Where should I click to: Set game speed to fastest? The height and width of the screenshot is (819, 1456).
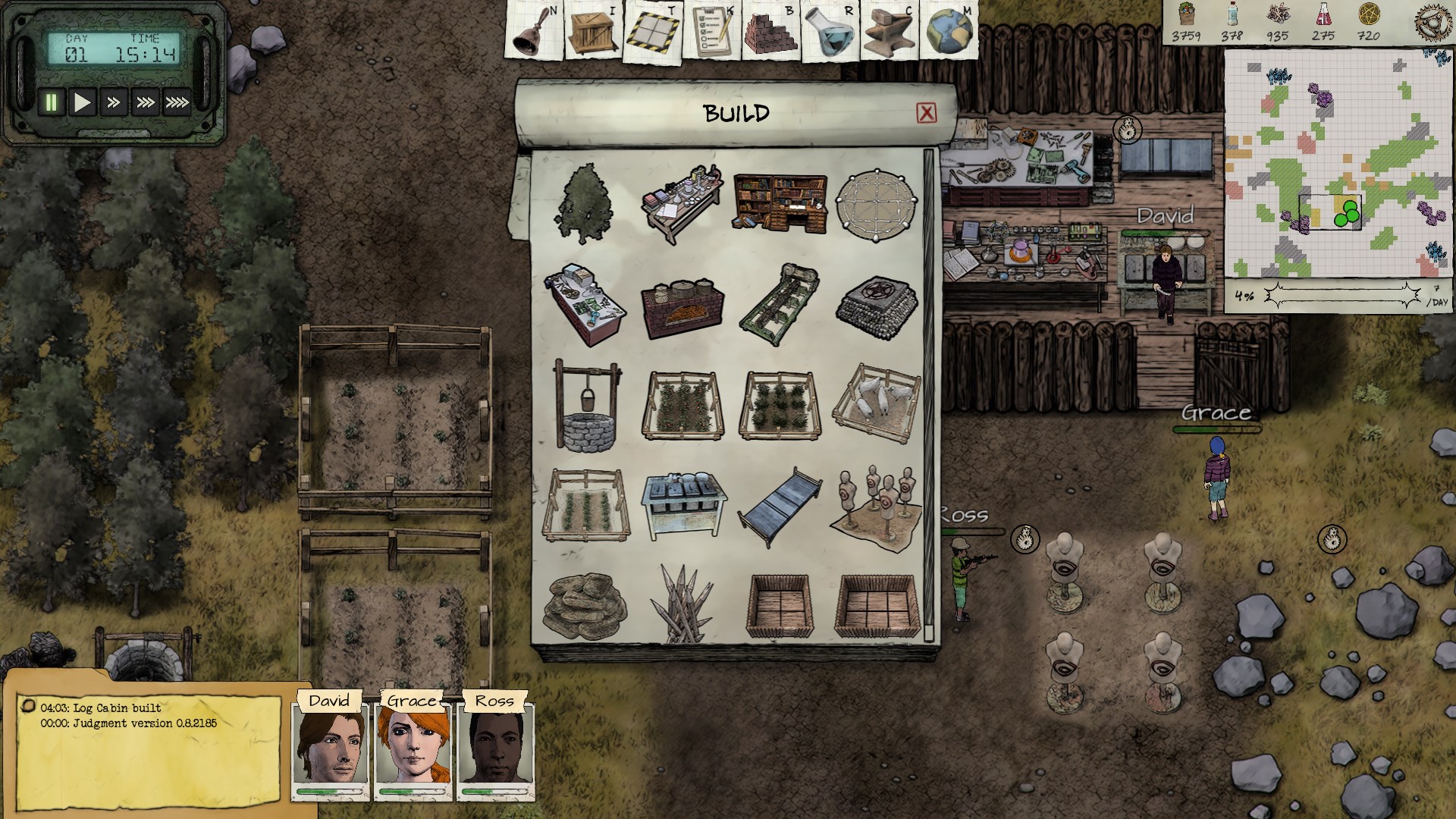(177, 102)
